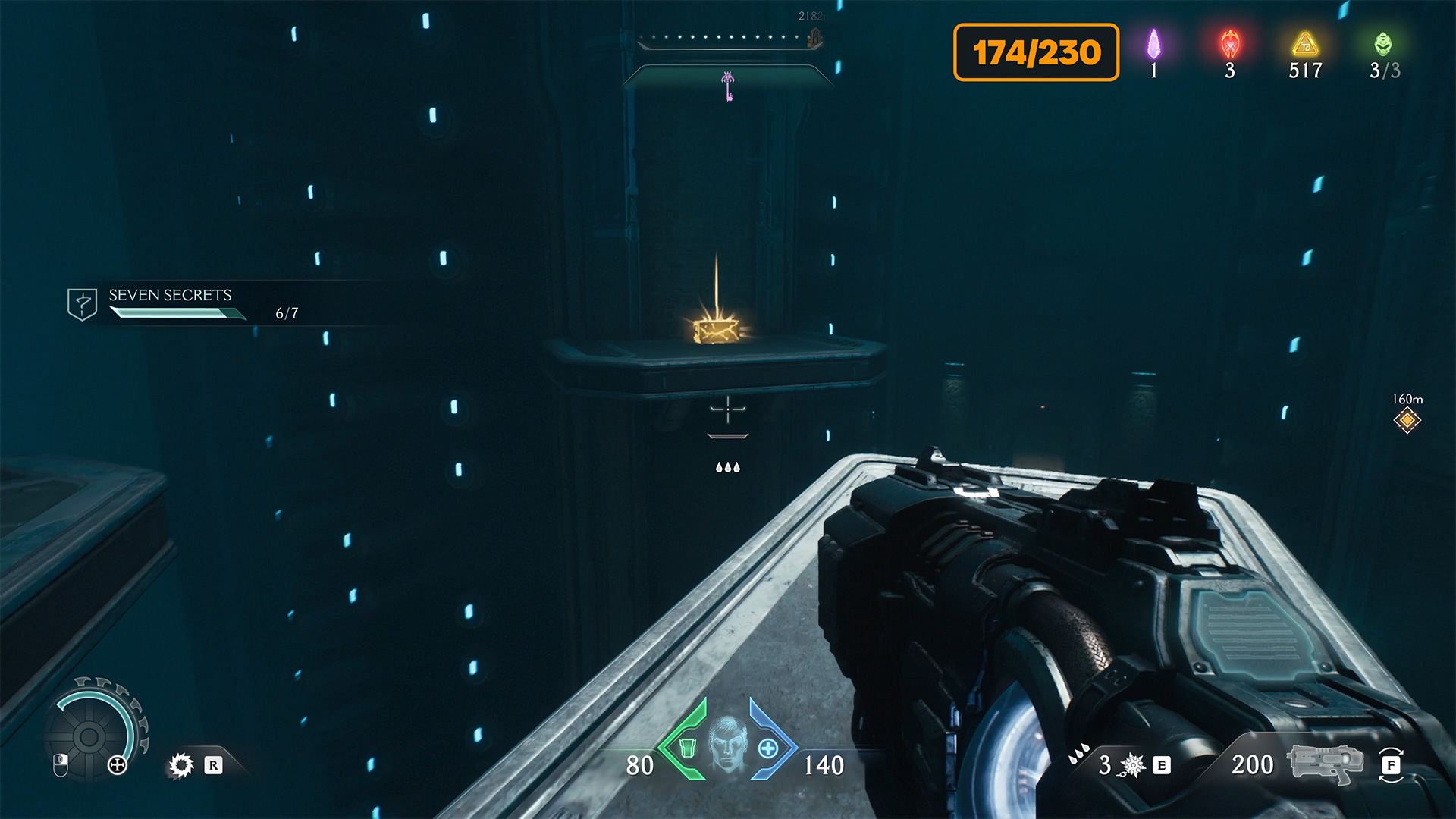1456x819 pixels.
Task: Click the blue health cross icon
Action: (768, 748)
